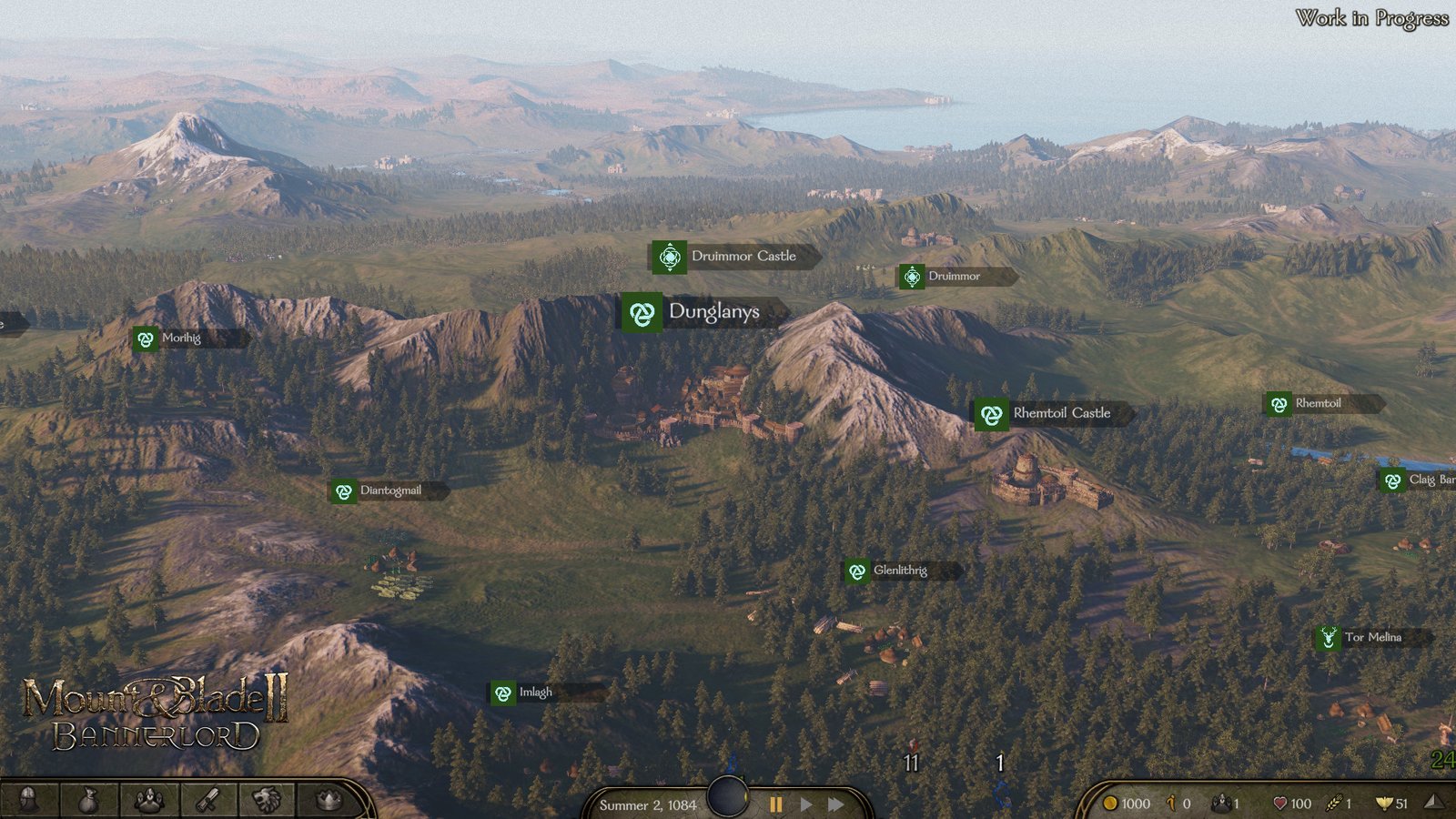Open the character screen helmet icon
This screenshot has height=819, width=1456.
28,800
